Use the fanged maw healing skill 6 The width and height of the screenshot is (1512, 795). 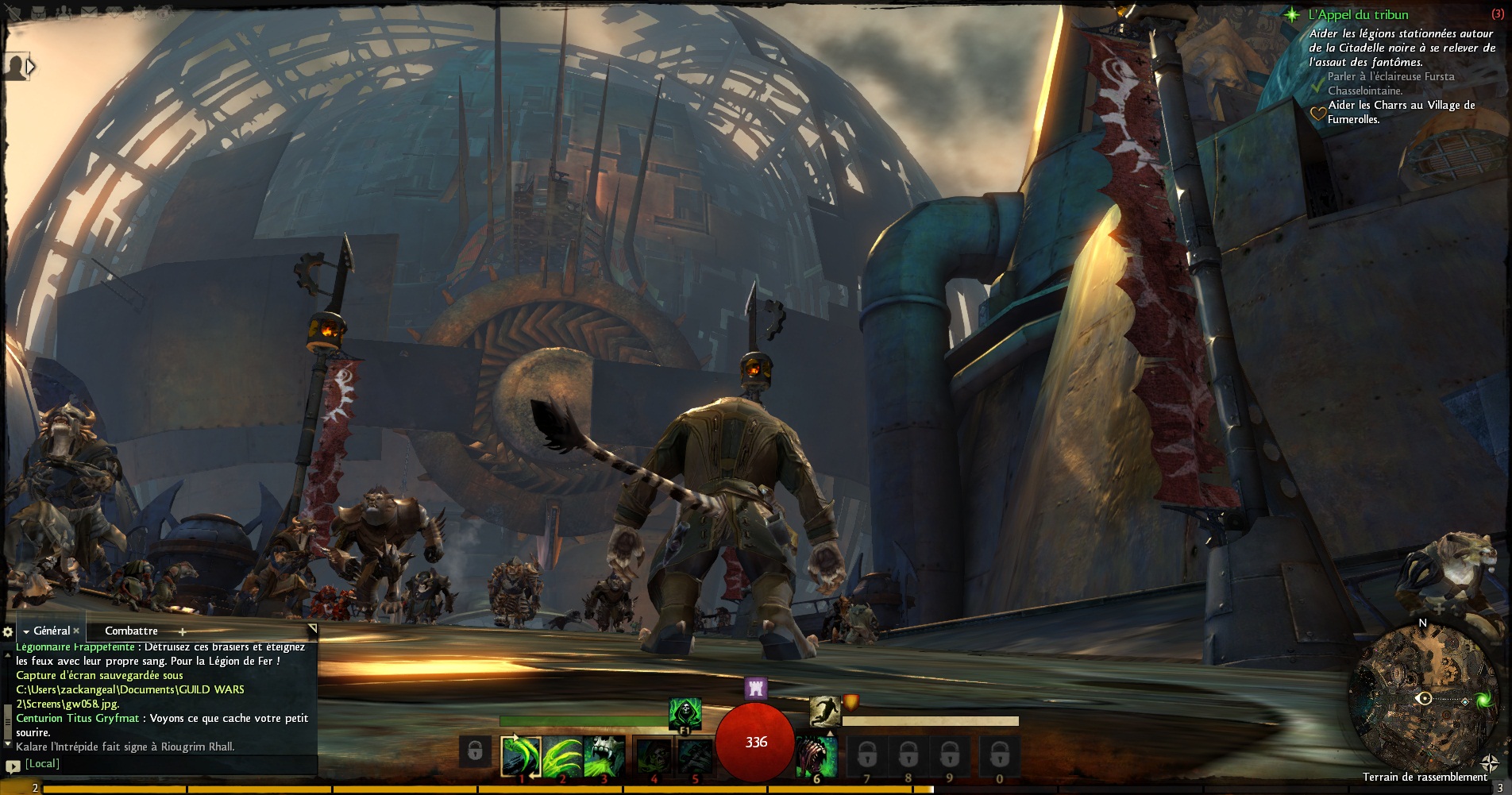pyautogui.click(x=816, y=755)
